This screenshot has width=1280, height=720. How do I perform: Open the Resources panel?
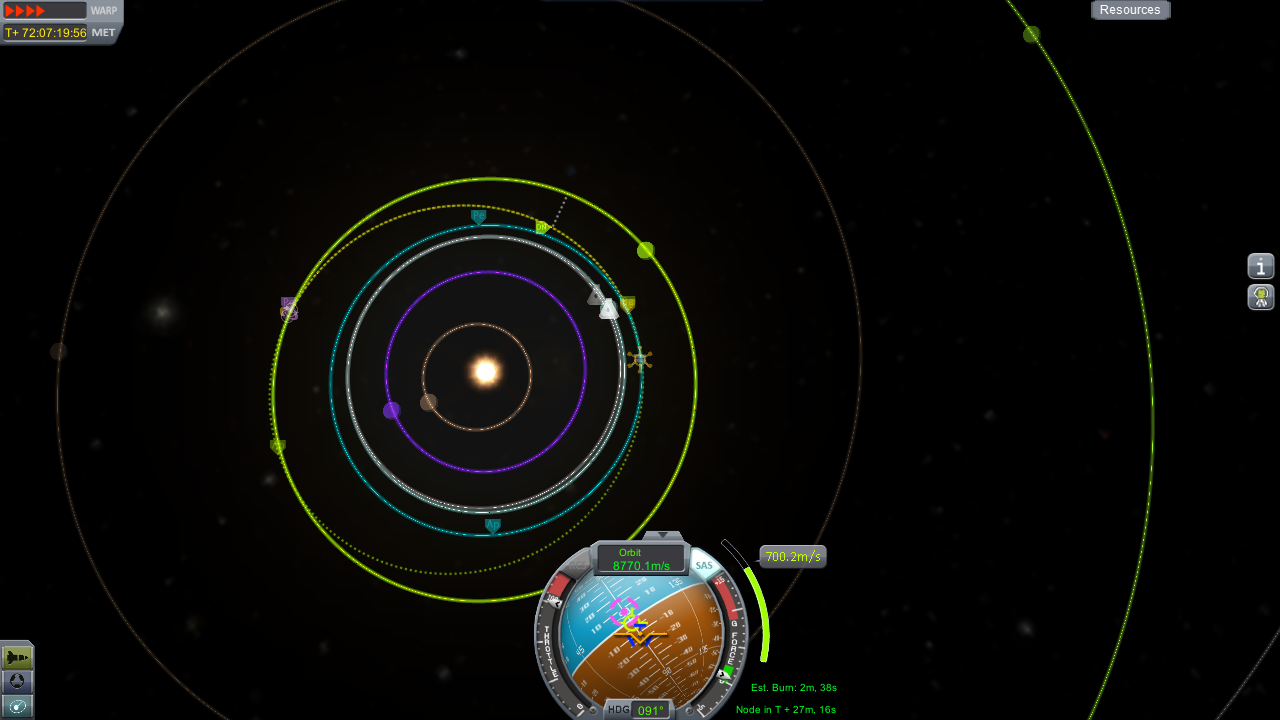point(1130,10)
